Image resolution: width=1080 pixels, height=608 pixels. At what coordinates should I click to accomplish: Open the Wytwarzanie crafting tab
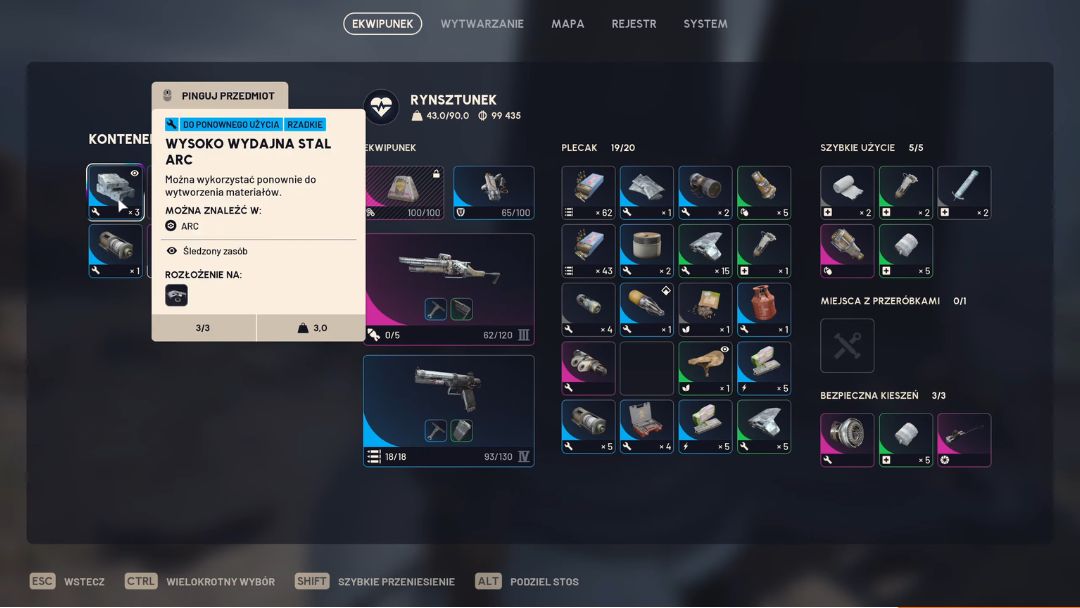click(482, 24)
